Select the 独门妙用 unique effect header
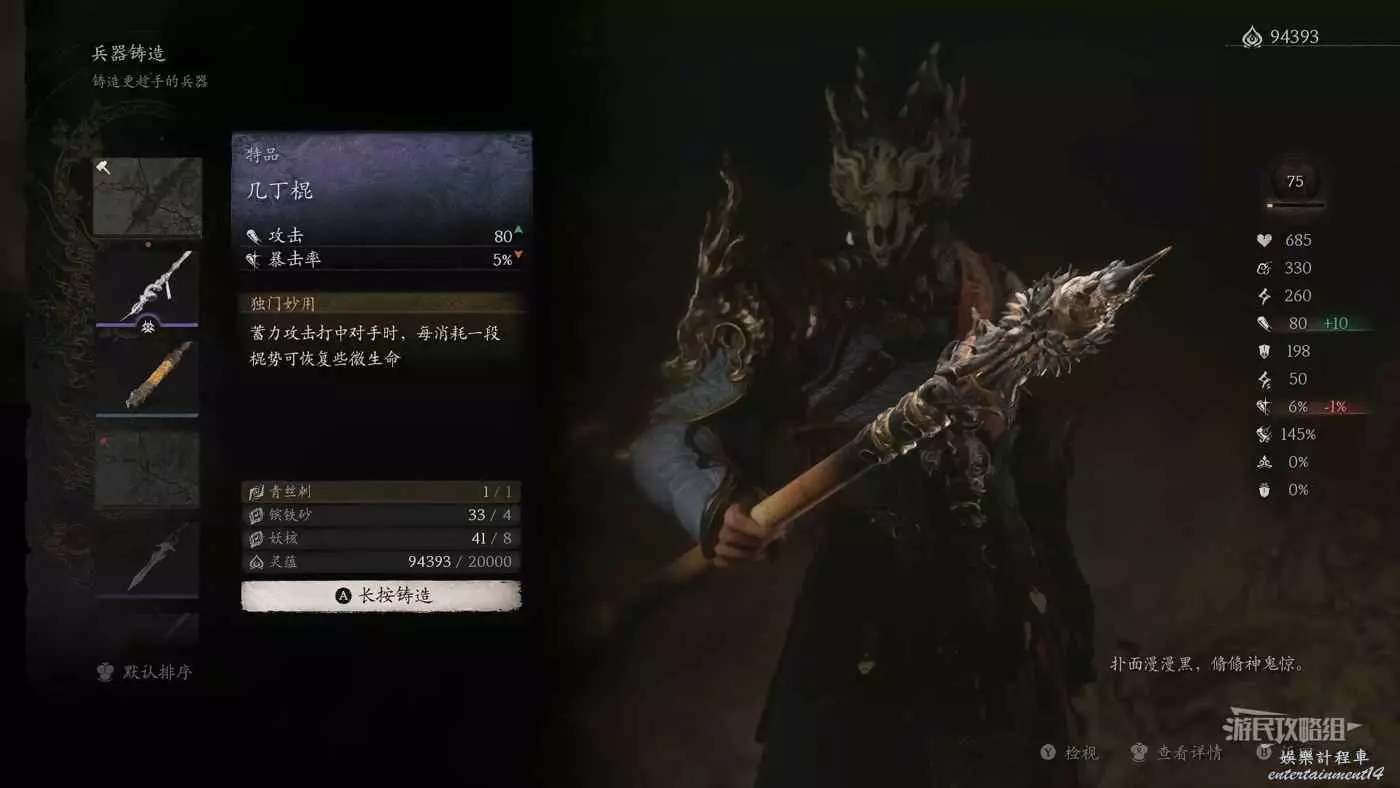 (x=381, y=303)
